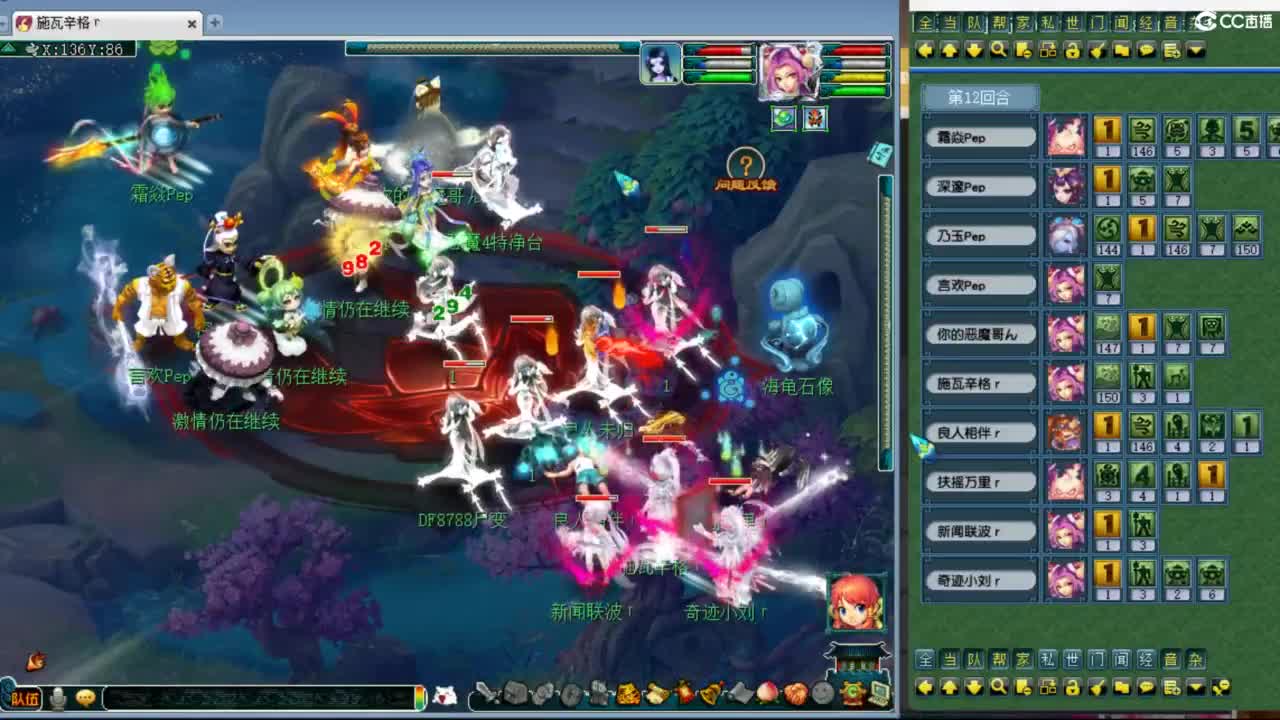Select the 霜焱Pep name plate in the battle list
The image size is (1280, 720).
point(980,137)
